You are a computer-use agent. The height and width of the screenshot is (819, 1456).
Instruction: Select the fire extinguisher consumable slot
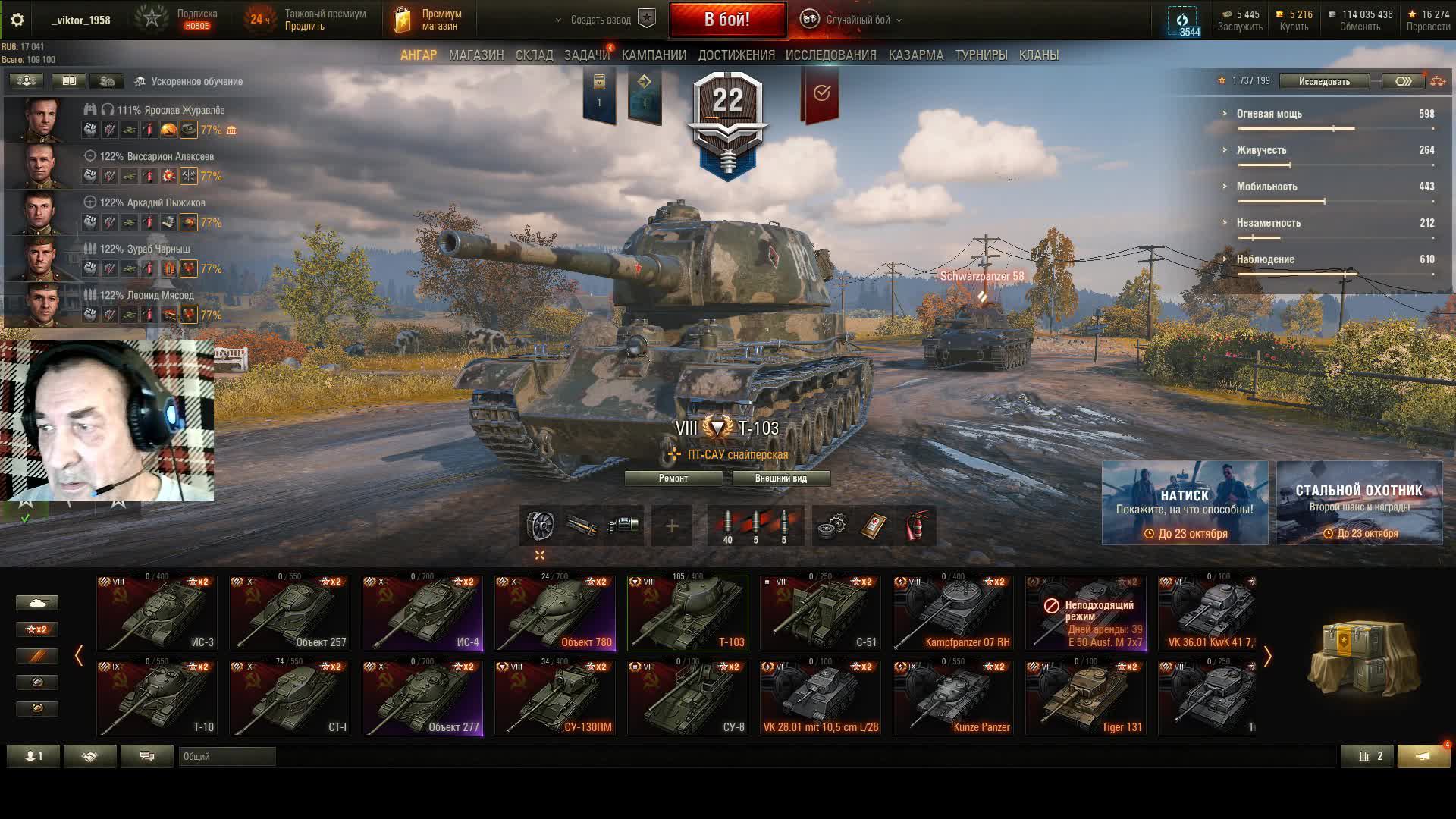click(x=917, y=526)
